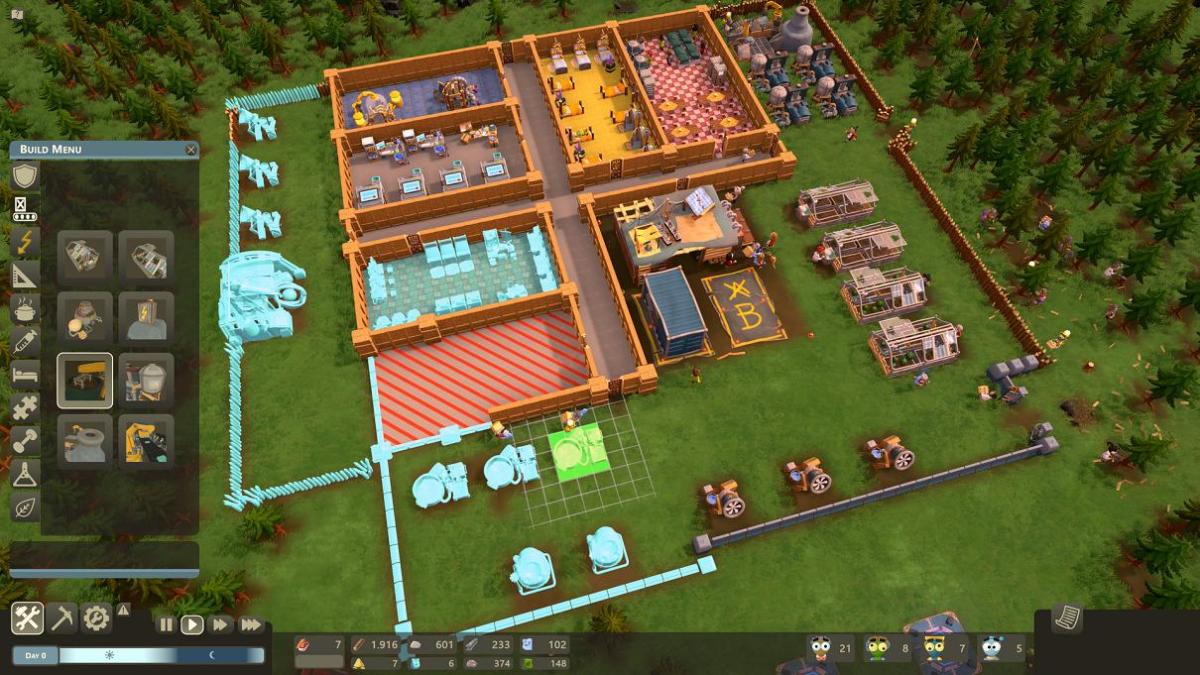Select the syringe medical category
The height and width of the screenshot is (675, 1200).
25,341
